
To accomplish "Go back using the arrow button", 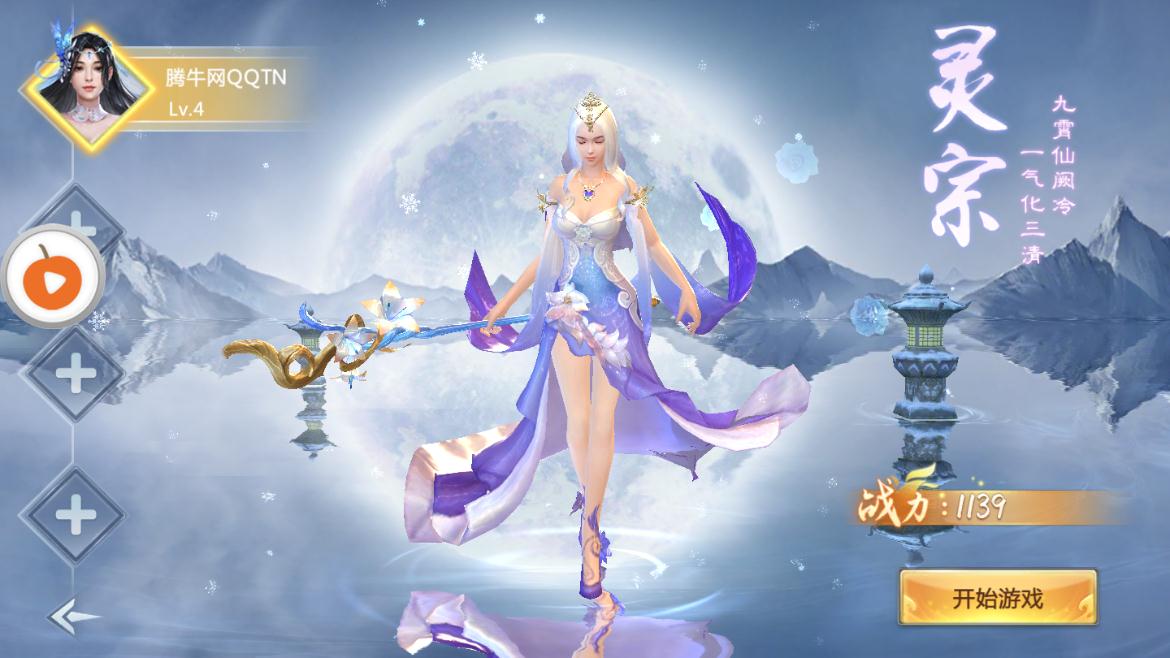I will [x=73, y=616].
